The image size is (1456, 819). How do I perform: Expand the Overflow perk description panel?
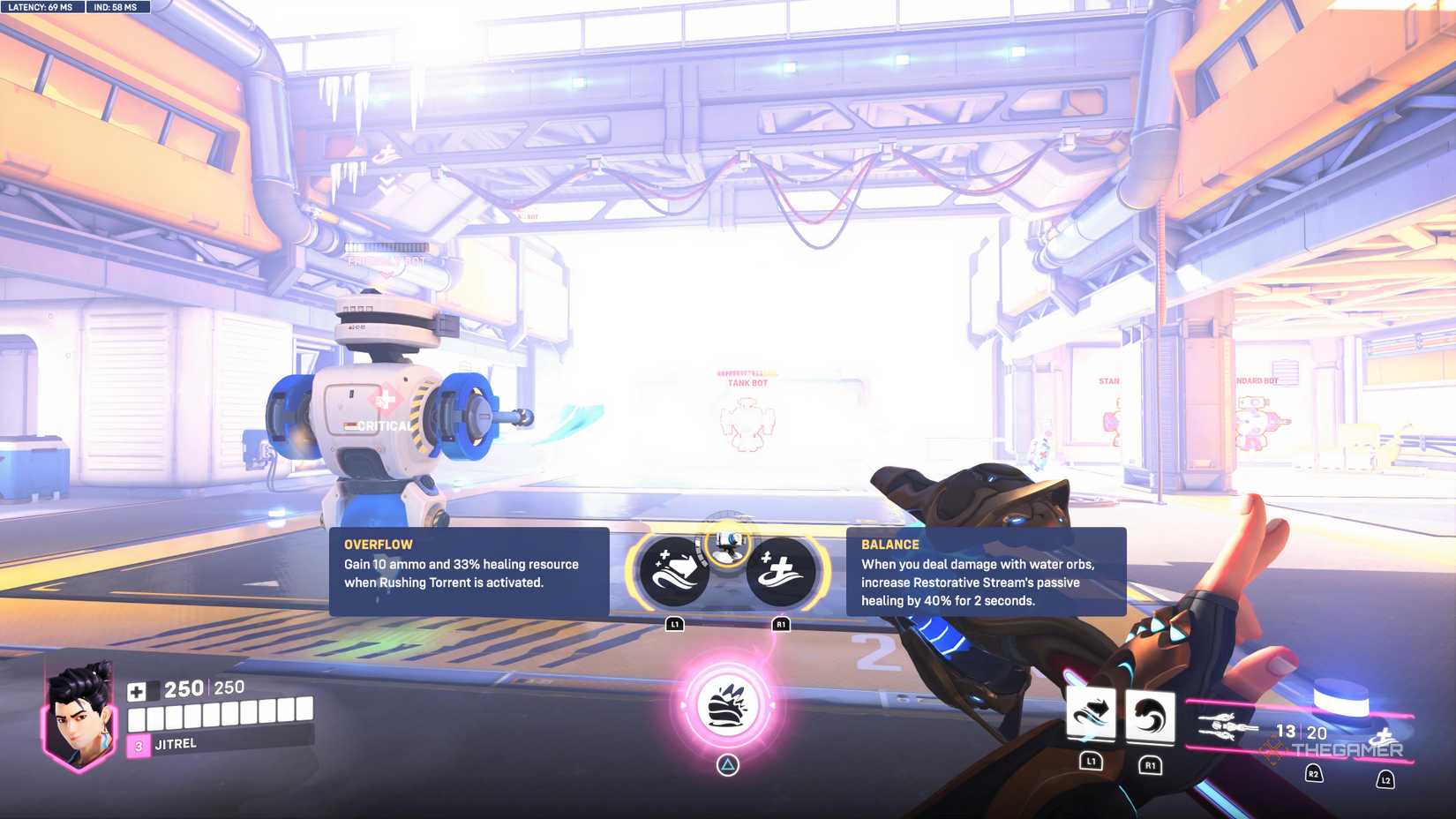coord(468,574)
